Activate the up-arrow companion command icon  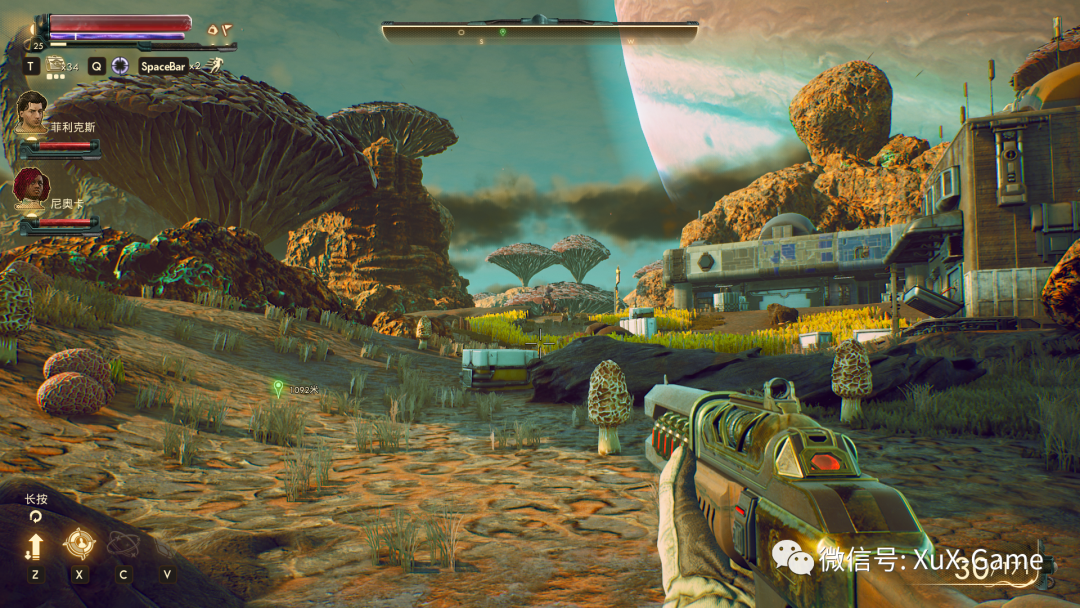35,546
